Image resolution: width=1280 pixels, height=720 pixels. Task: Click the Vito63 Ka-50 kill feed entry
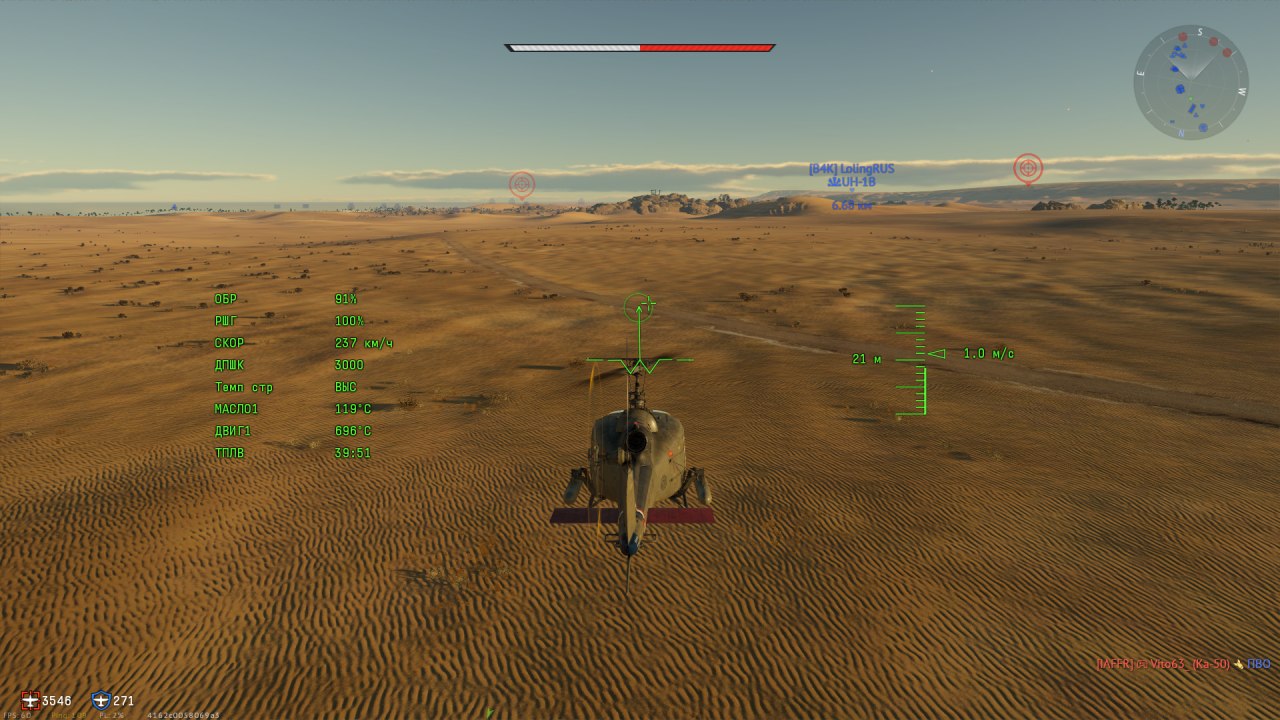(x=1183, y=663)
